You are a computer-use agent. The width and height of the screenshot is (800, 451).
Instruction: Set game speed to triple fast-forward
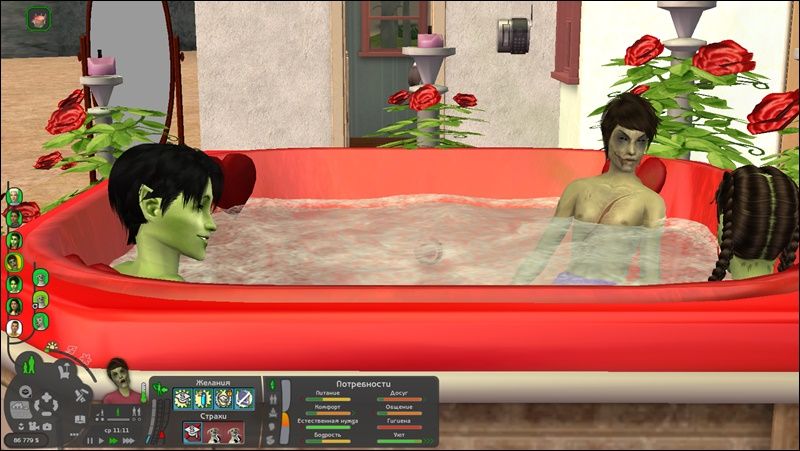[x=129, y=440]
